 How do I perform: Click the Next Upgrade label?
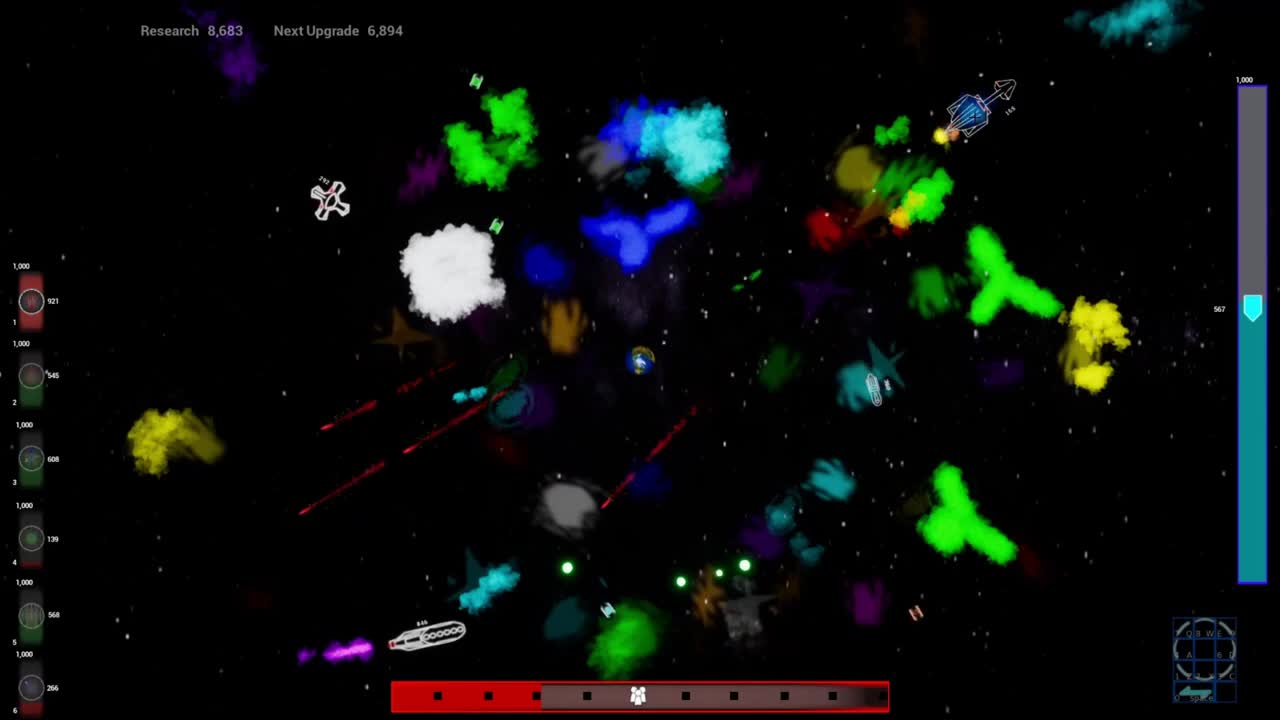click(316, 31)
